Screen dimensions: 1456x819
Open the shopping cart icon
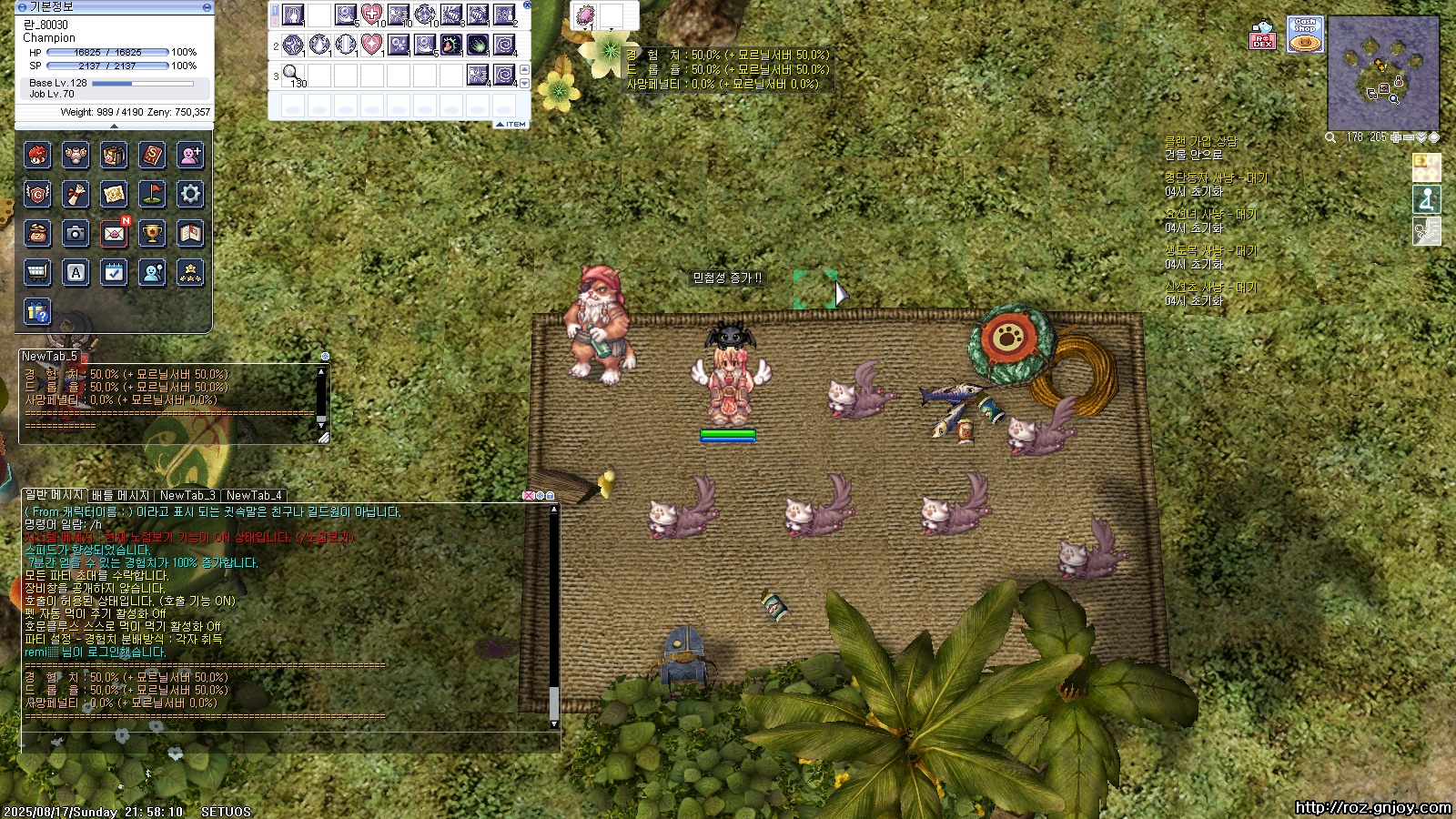click(37, 272)
